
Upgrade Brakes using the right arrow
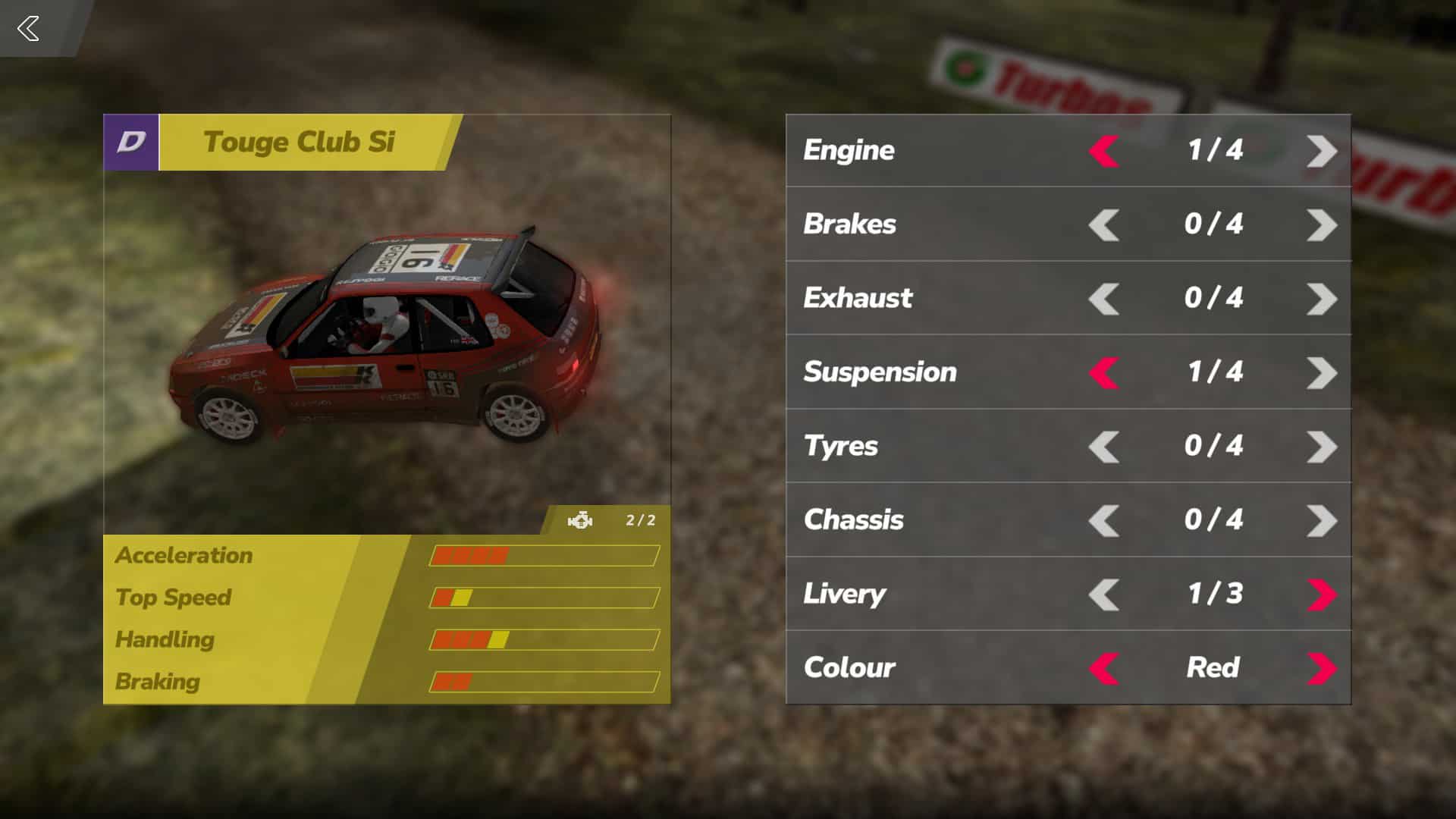pos(1323,224)
